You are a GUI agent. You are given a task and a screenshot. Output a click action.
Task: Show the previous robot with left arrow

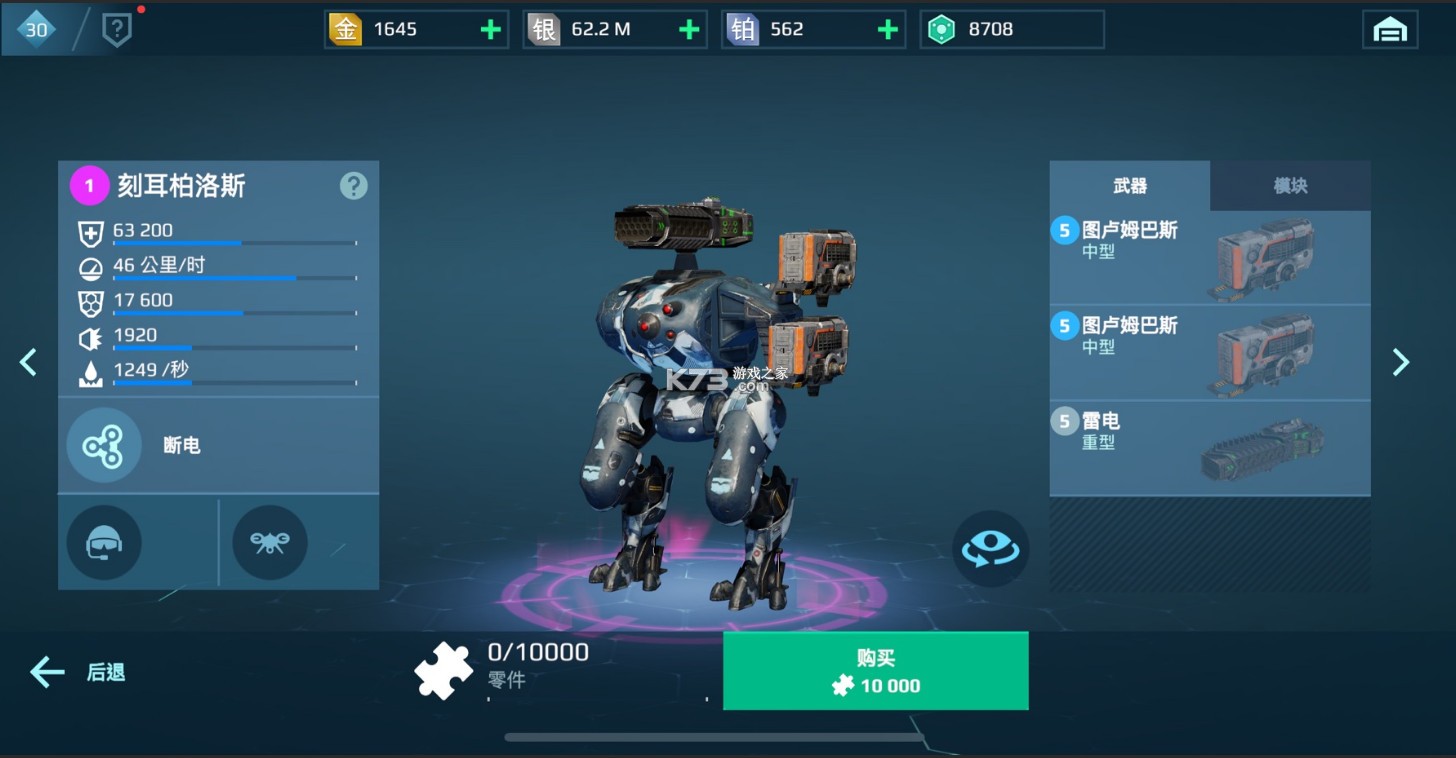click(28, 362)
